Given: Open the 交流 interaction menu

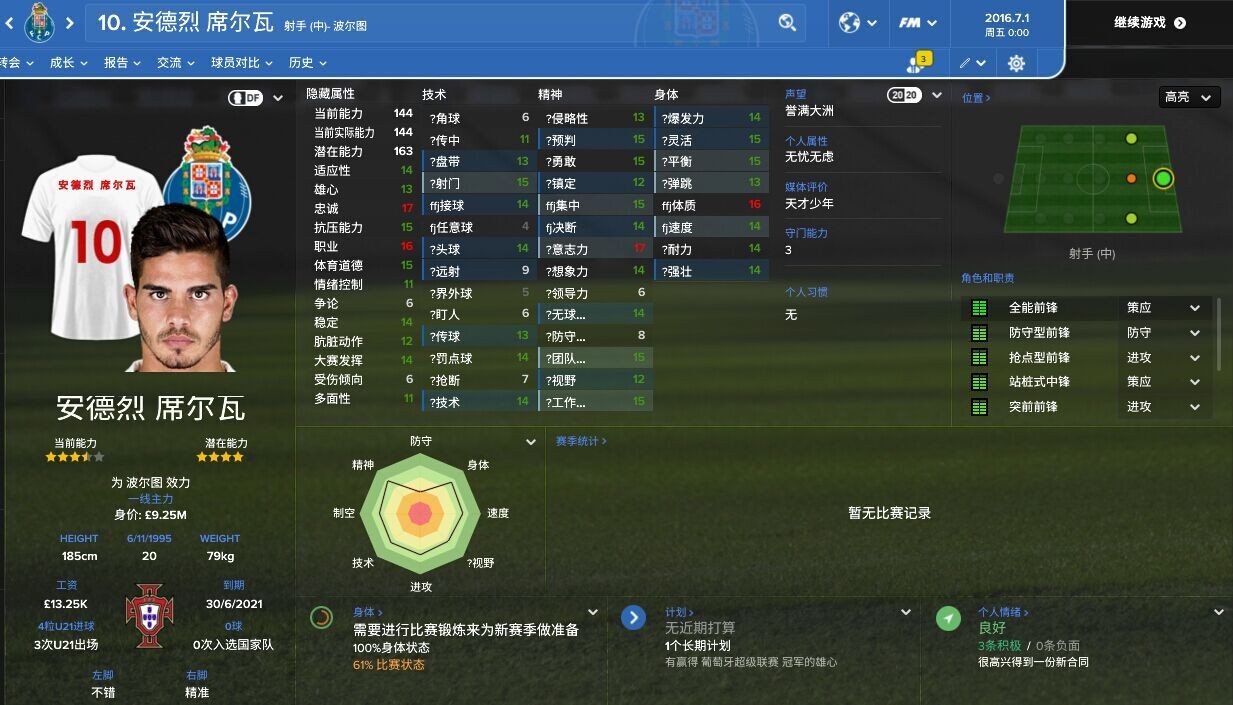Looking at the screenshot, I should [175, 62].
